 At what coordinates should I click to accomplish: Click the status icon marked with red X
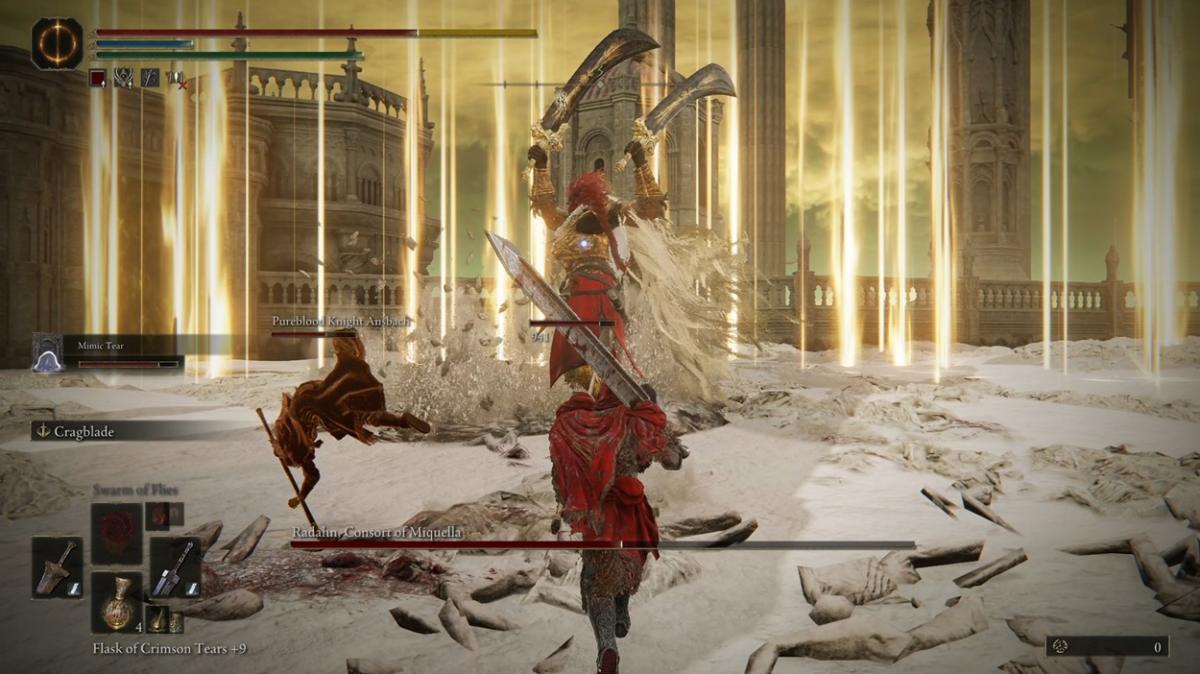tap(175, 78)
